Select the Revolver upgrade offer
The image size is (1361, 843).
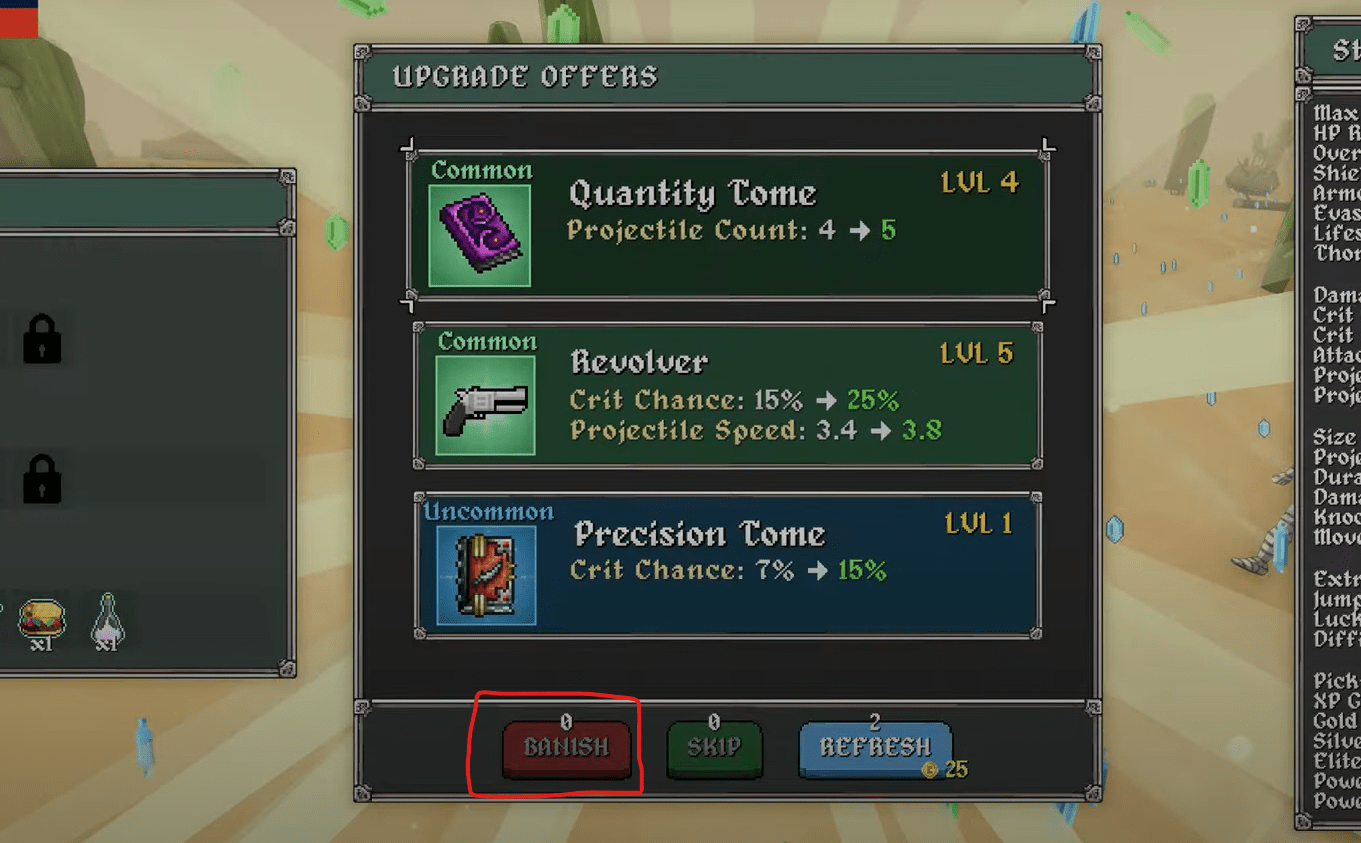727,396
